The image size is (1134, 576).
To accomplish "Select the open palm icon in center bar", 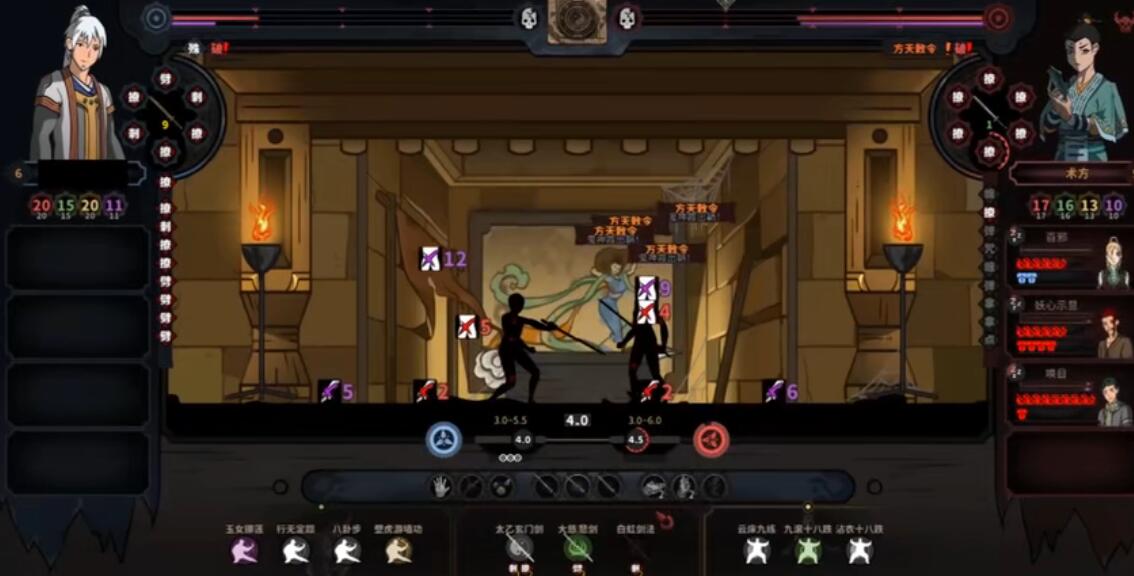I will tap(441, 487).
